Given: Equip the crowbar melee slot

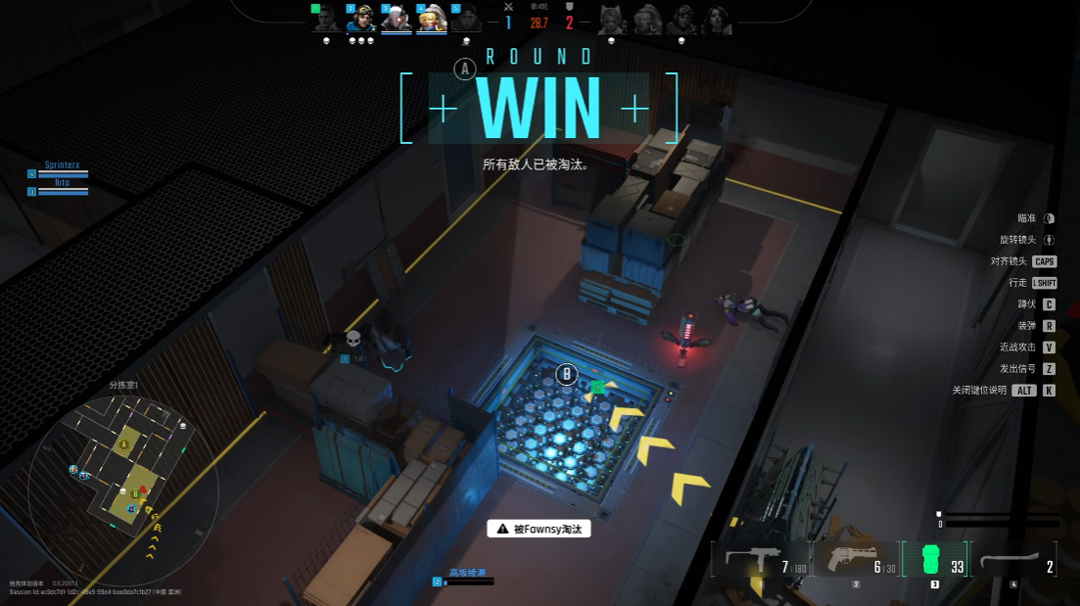Looking at the screenshot, I should point(1014,561).
